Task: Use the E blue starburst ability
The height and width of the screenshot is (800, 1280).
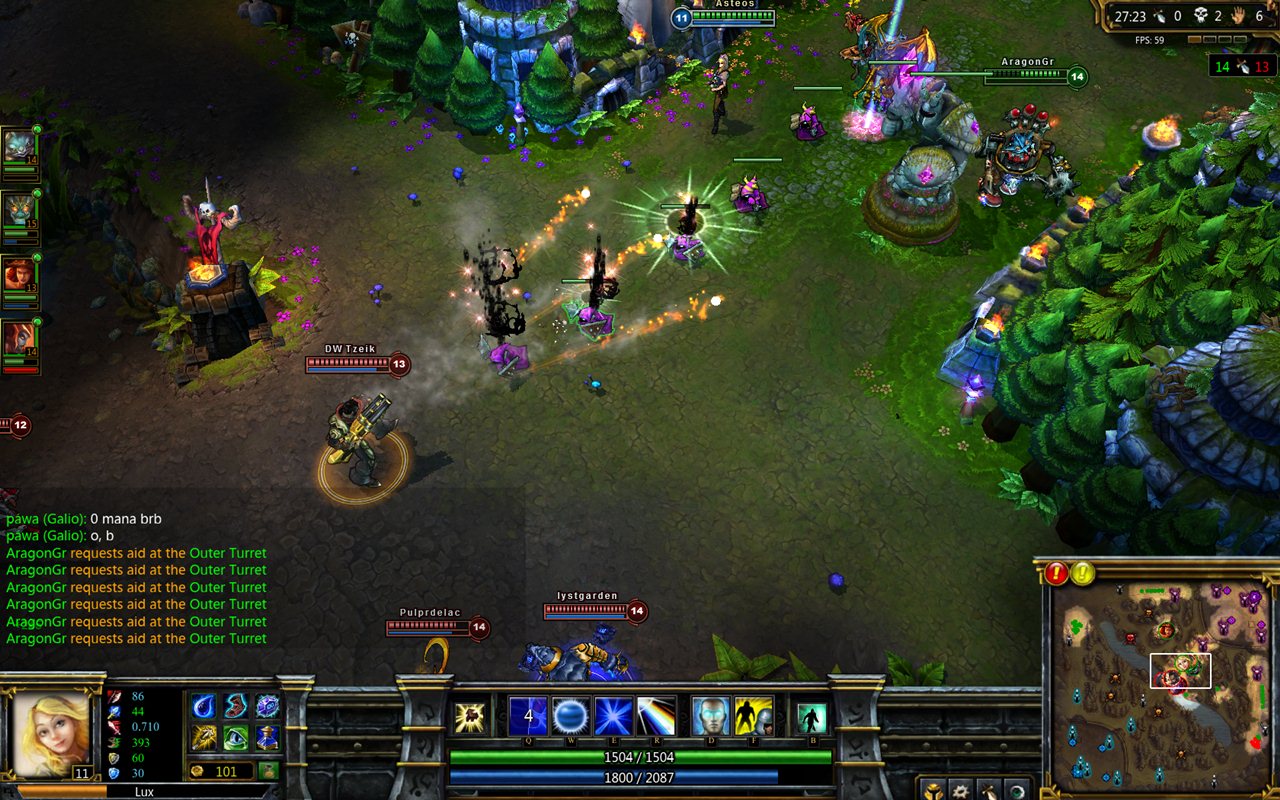Action: pyautogui.click(x=613, y=716)
